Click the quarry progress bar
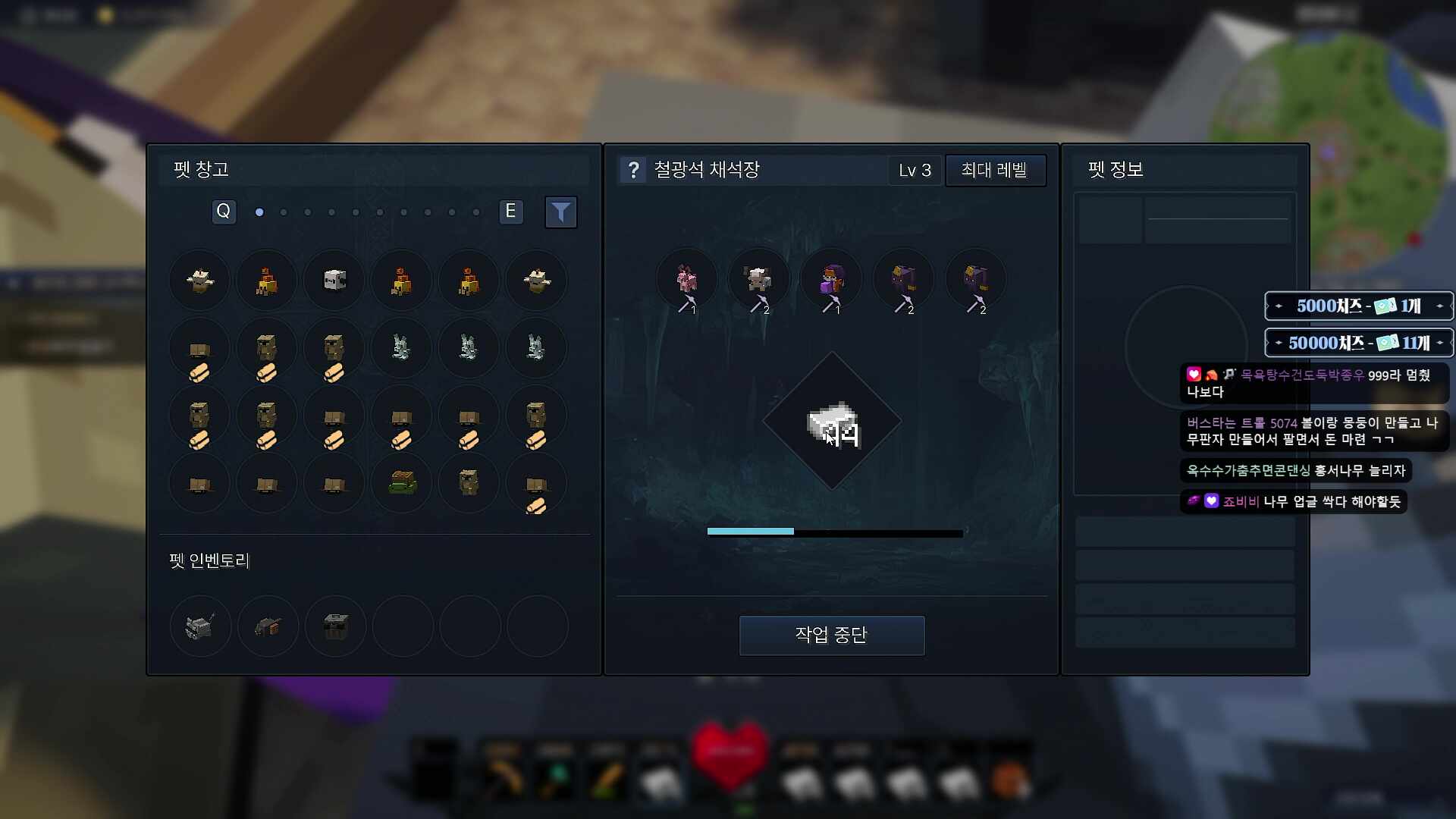This screenshot has height=819, width=1456. pos(834,532)
